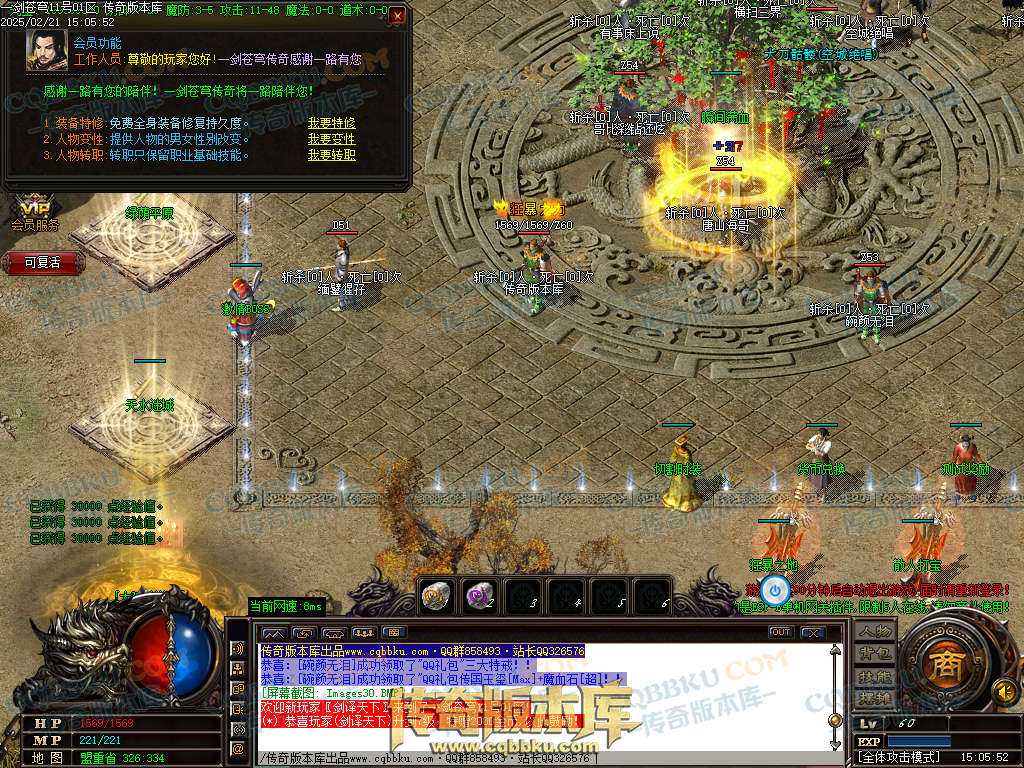Open the 人物 character panel
The image size is (1024, 768).
[x=875, y=631]
